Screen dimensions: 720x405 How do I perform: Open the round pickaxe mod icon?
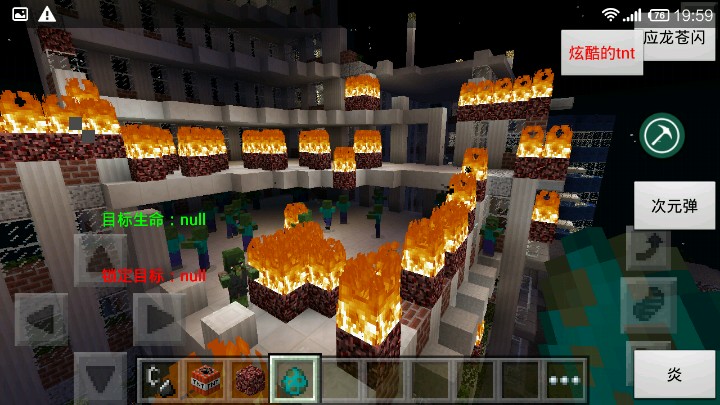coord(662,134)
